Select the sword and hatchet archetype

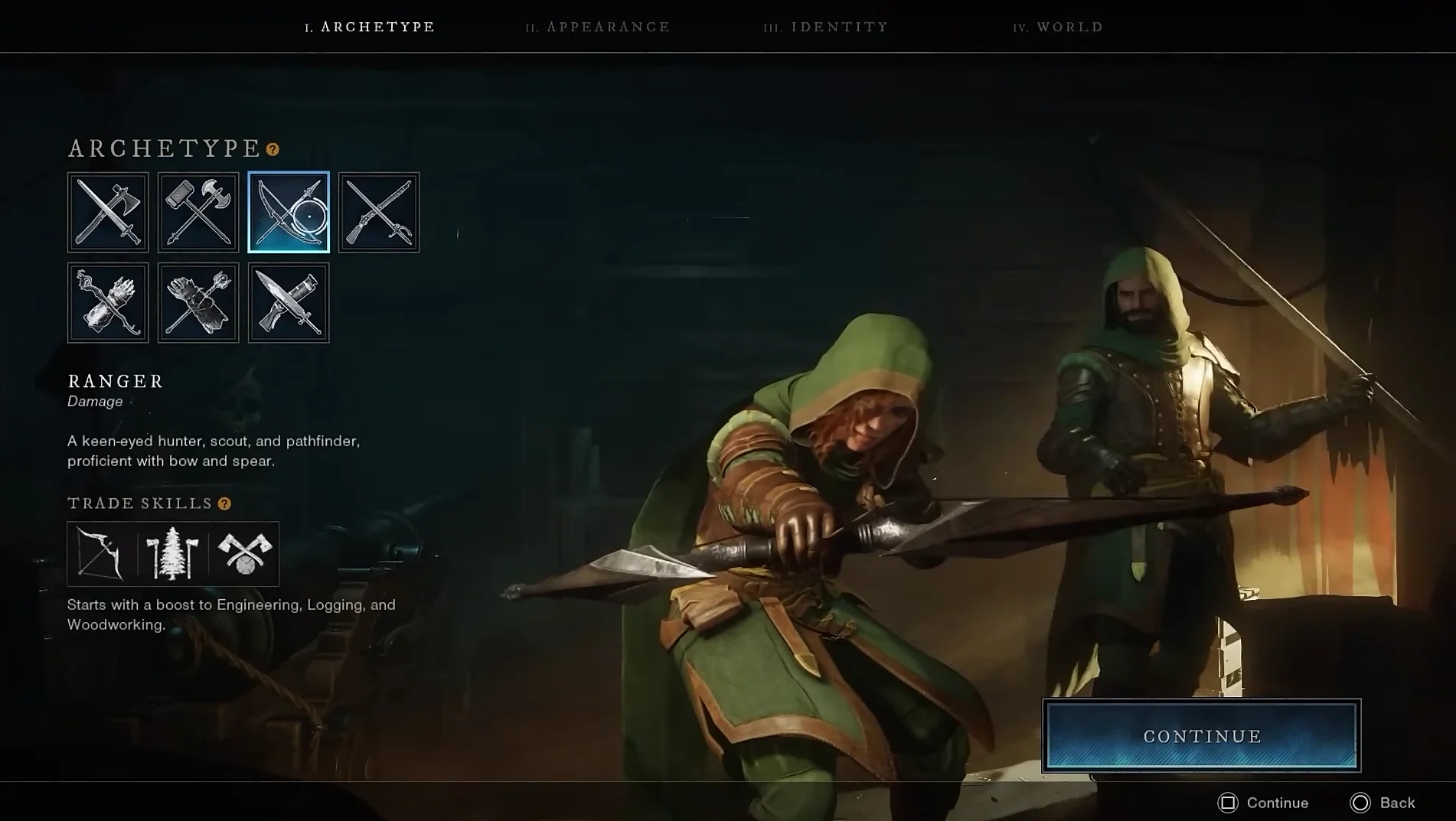[108, 212]
